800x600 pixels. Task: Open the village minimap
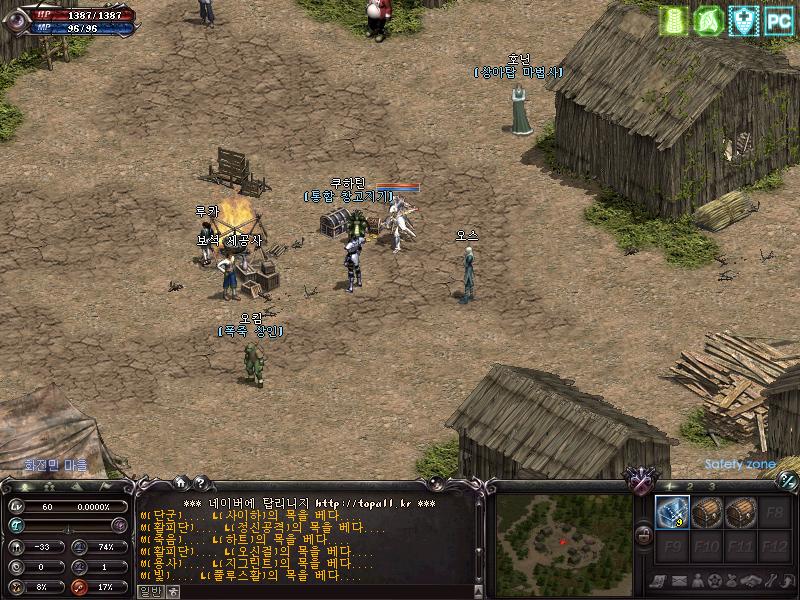point(563,536)
